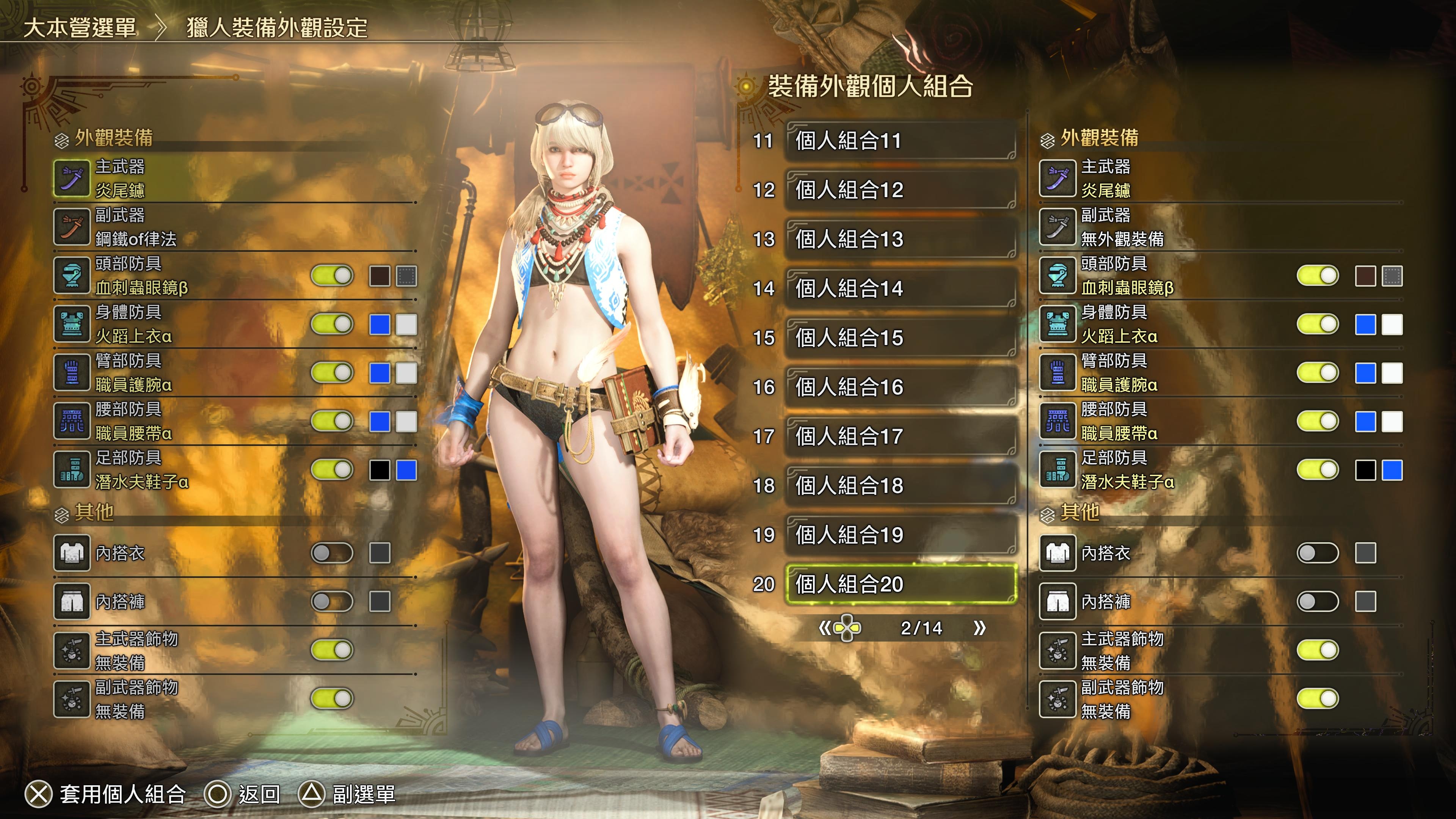Go to the previous loadout page arrow
The height and width of the screenshot is (819, 1456).
click(x=825, y=628)
